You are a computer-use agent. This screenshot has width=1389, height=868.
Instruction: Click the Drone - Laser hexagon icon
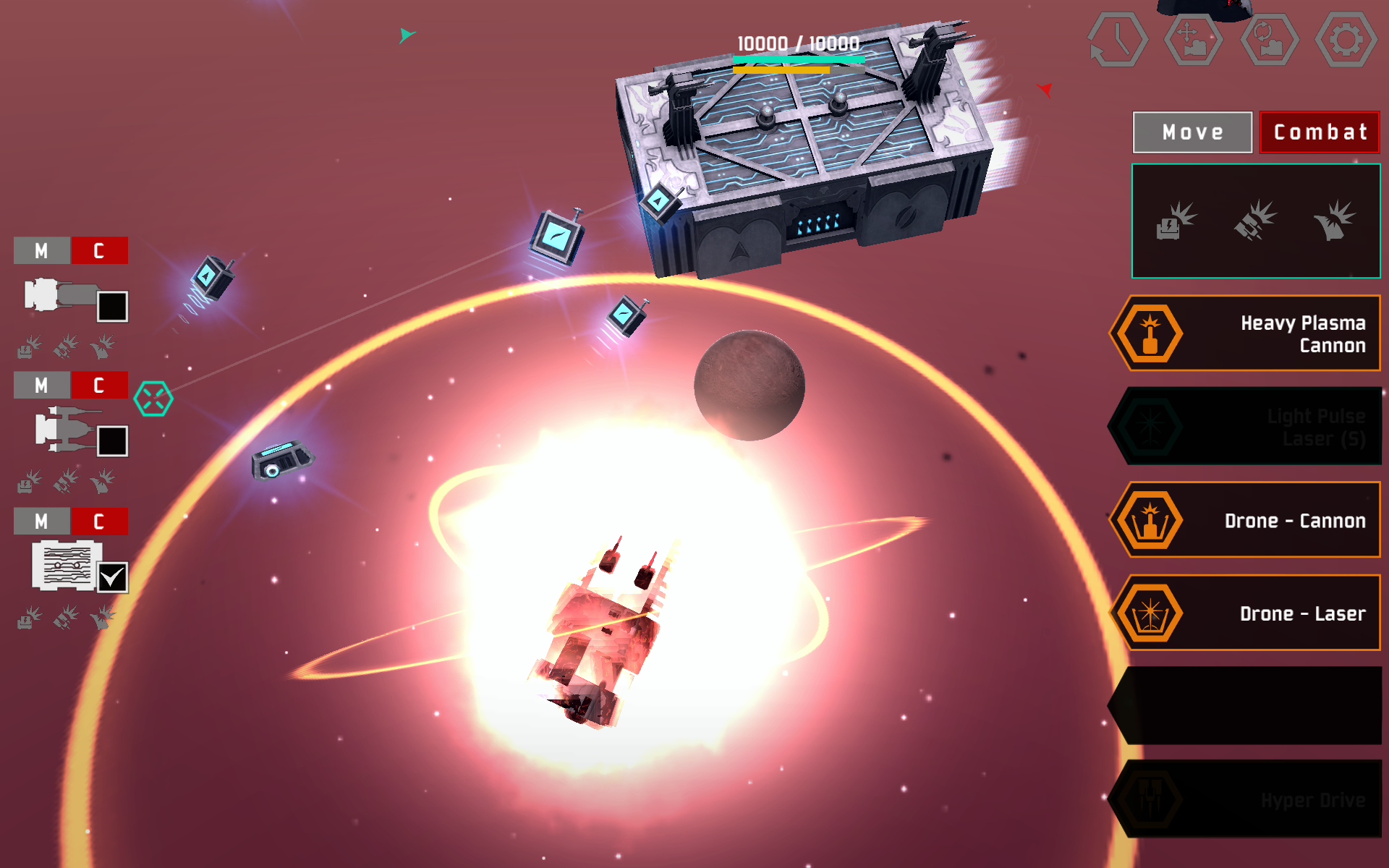pos(1150,613)
